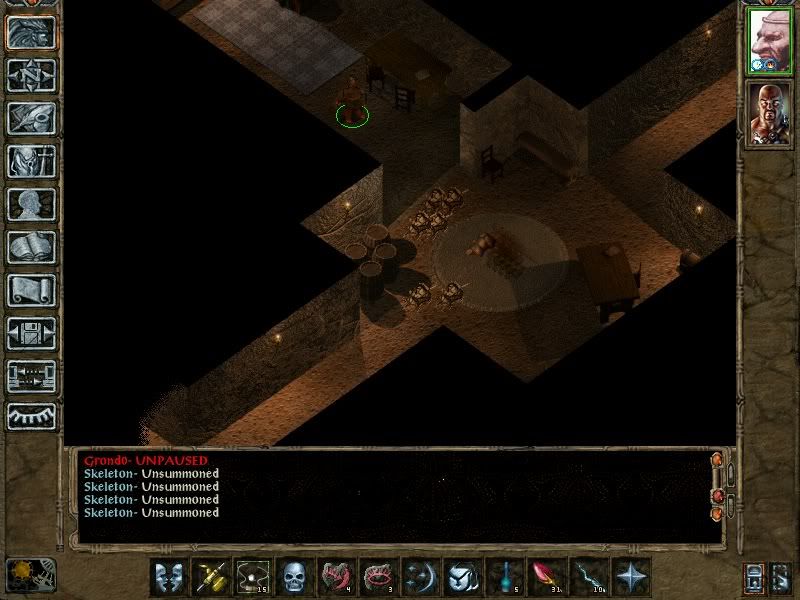This screenshot has width=800, height=600.
Task: Use the red claw item with count 4
Action: [x=336, y=577]
